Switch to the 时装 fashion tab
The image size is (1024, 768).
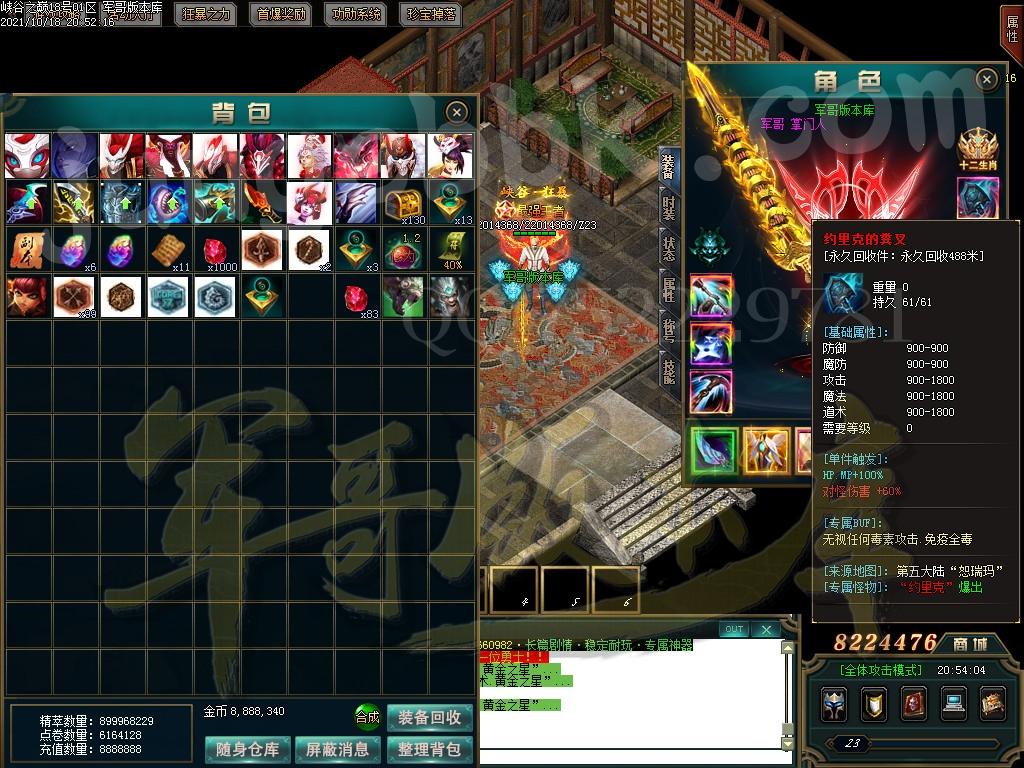(668, 207)
